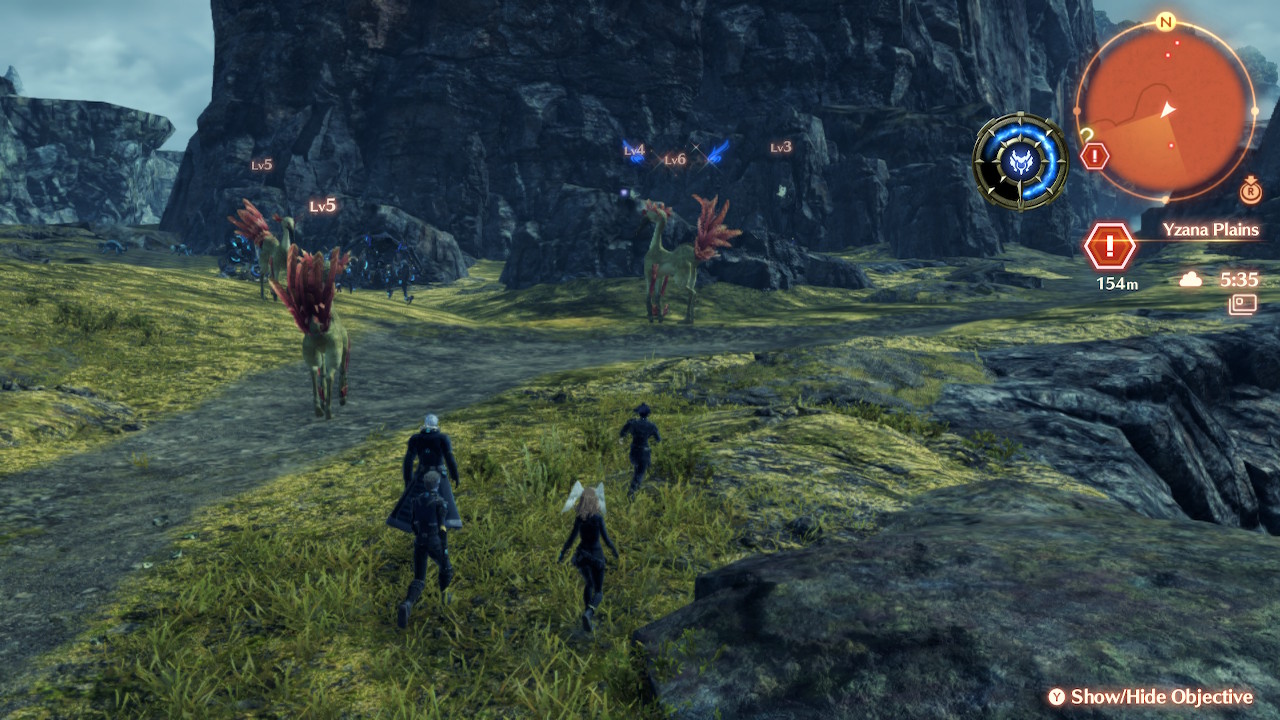Click the large red hexagon objective marker
The width and height of the screenshot is (1280, 720).
point(1109,246)
